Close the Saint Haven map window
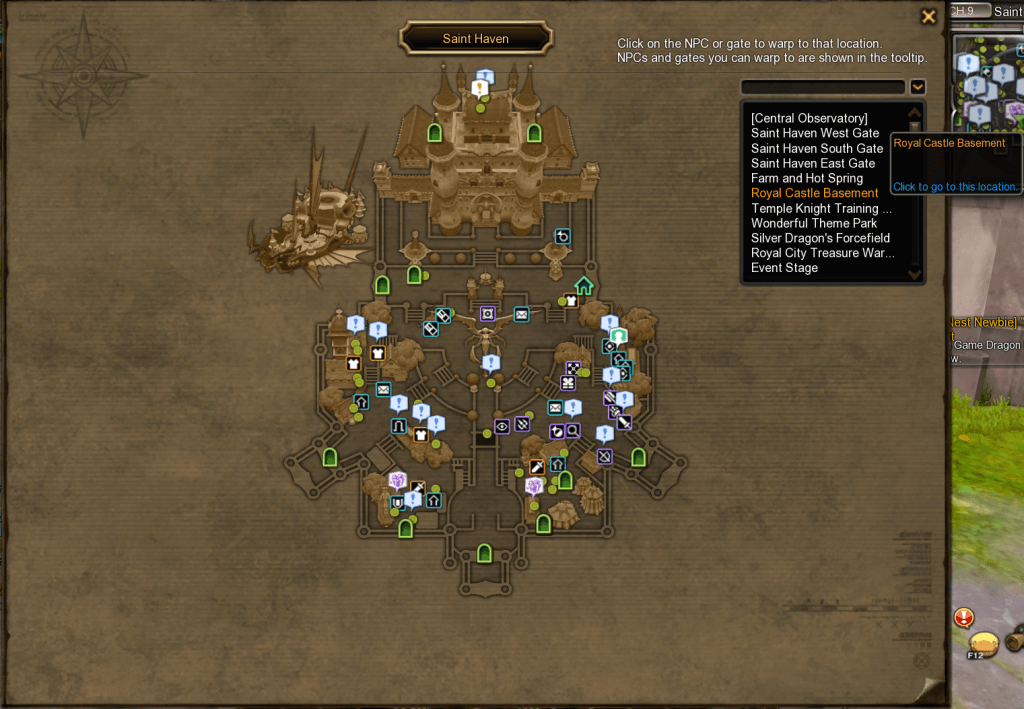1024x709 pixels. click(x=929, y=16)
